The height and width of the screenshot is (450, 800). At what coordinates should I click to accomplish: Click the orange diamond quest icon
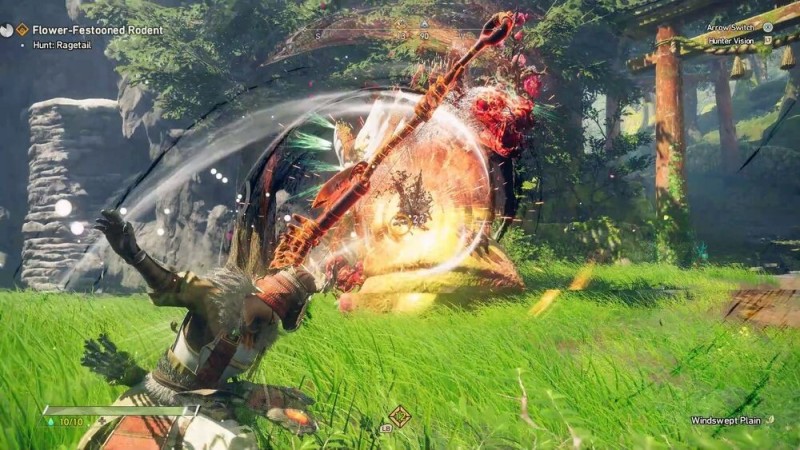click(x=22, y=30)
